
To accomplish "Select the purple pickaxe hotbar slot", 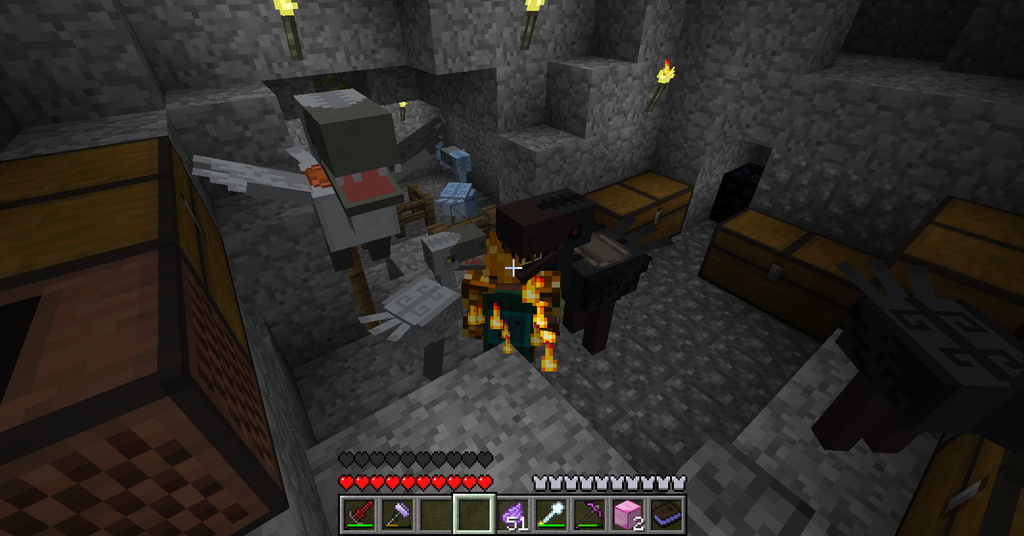I will point(588,514).
